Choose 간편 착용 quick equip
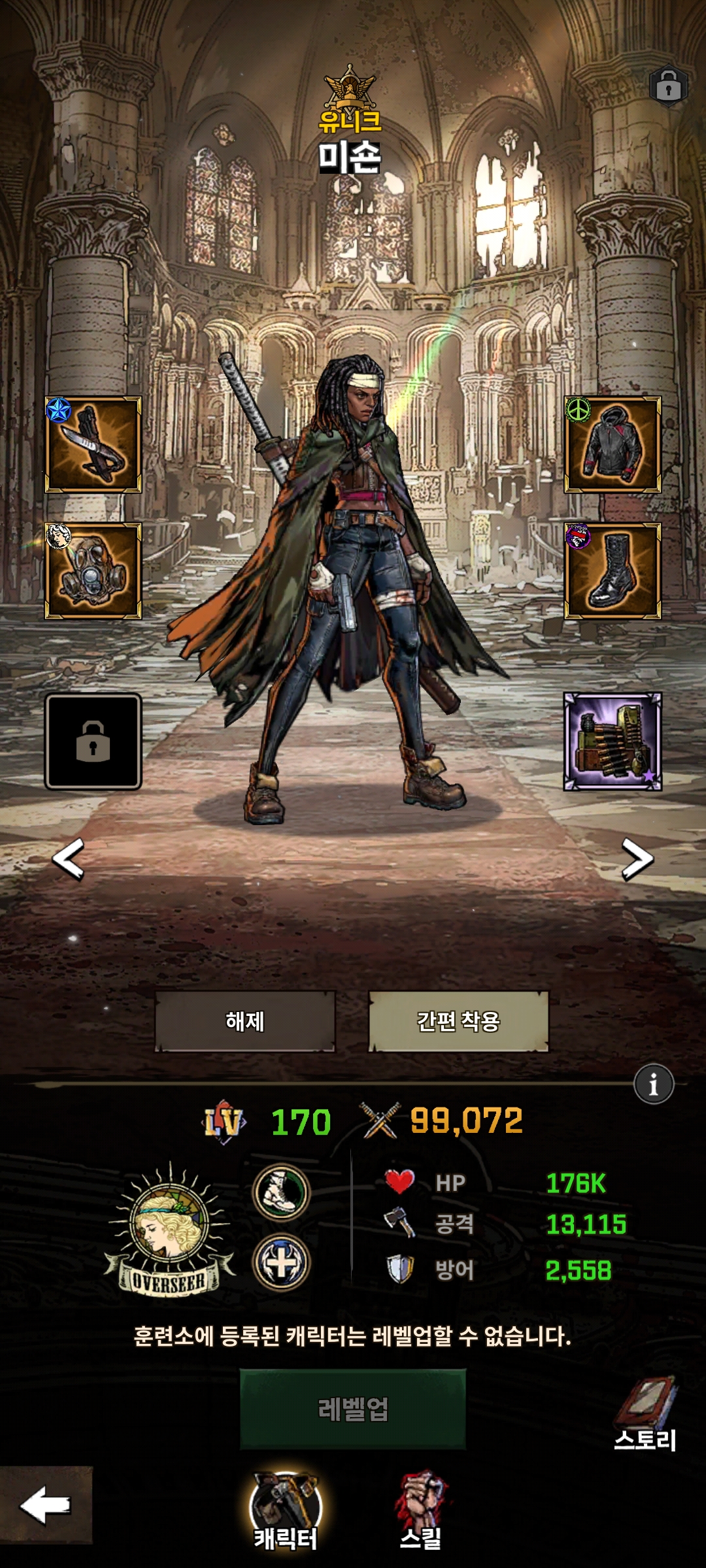 tap(458, 1021)
